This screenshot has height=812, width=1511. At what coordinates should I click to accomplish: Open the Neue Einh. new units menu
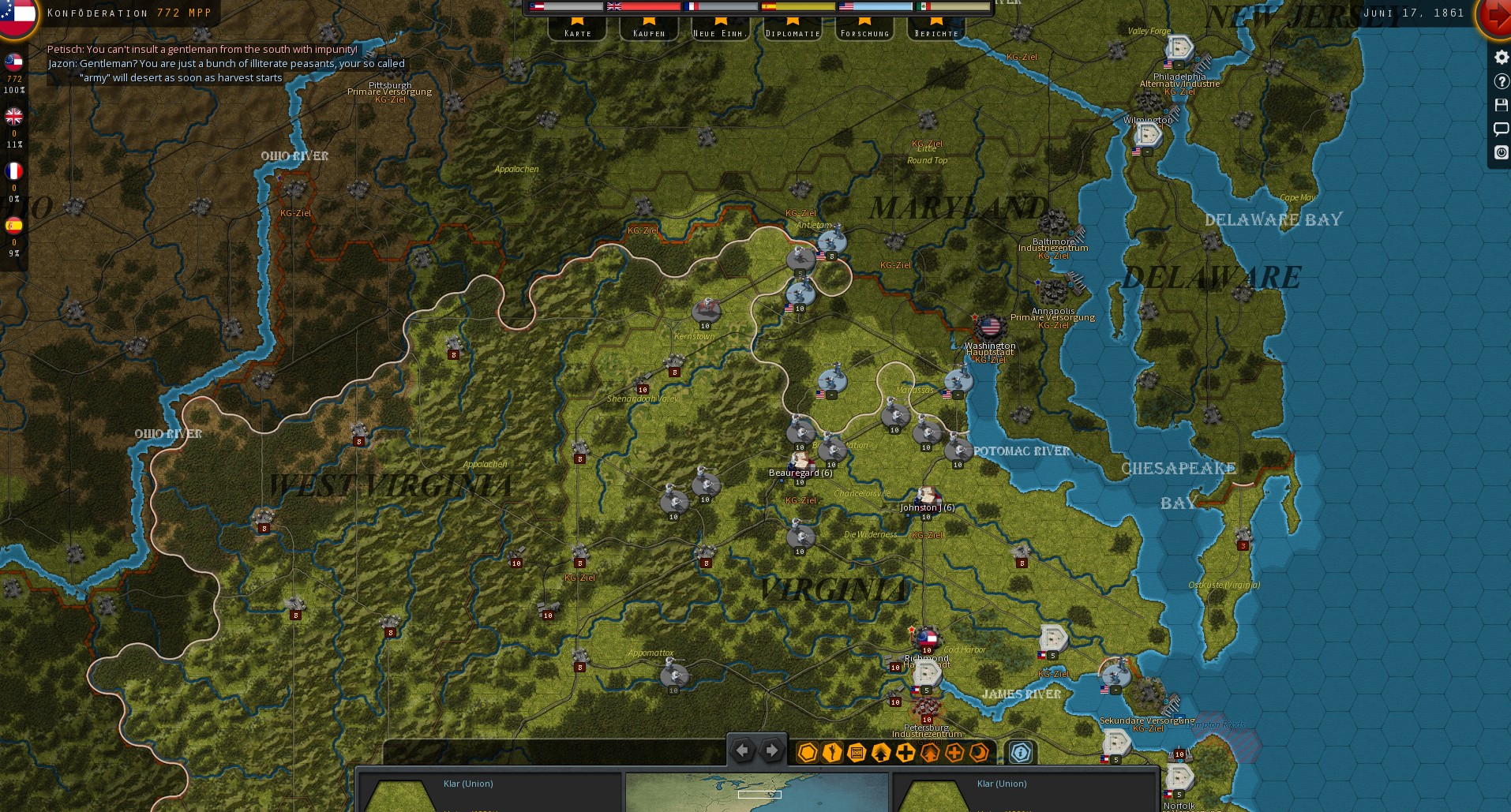(x=720, y=29)
